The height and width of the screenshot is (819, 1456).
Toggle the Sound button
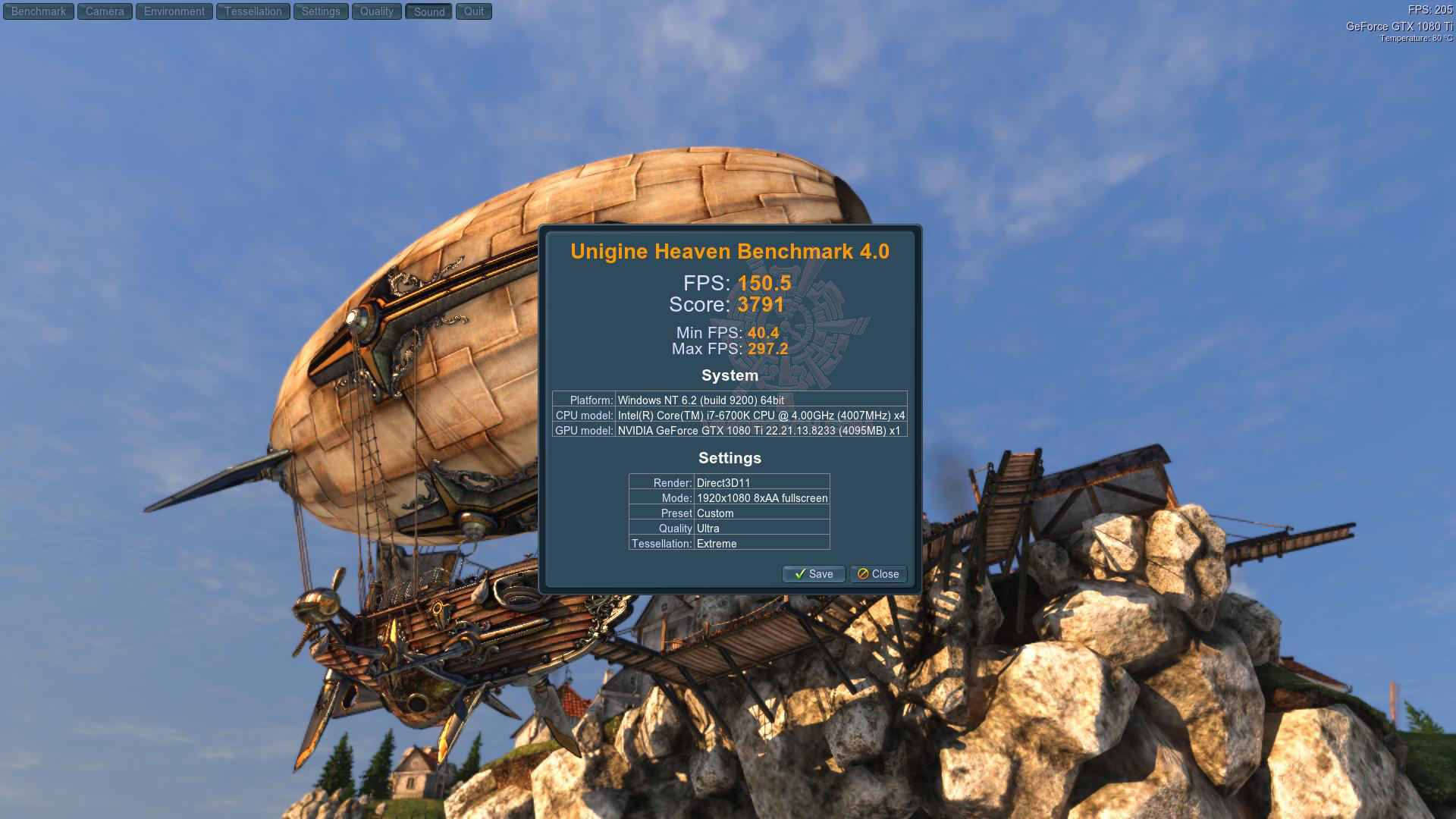click(x=429, y=11)
